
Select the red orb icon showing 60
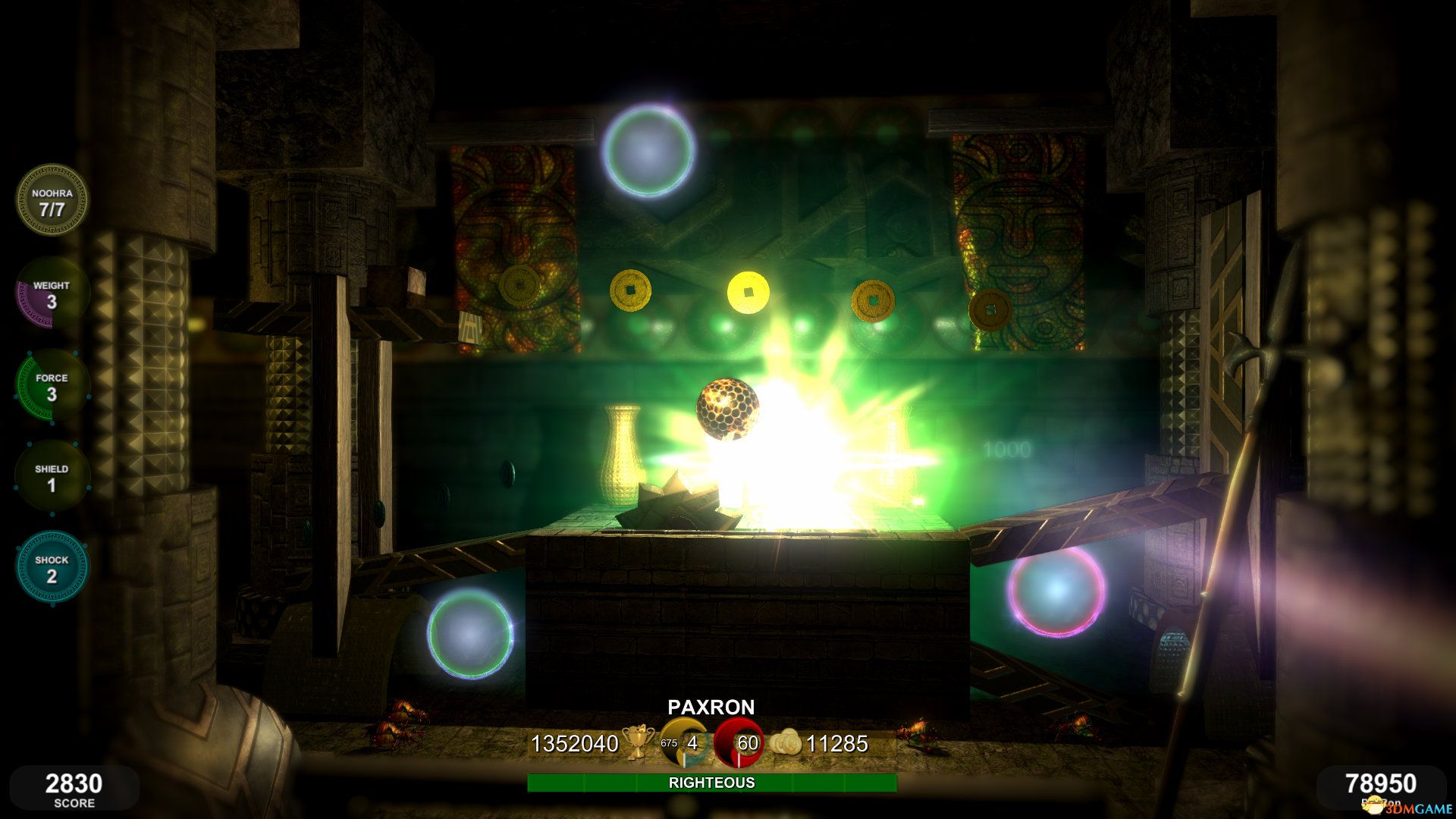[739, 742]
